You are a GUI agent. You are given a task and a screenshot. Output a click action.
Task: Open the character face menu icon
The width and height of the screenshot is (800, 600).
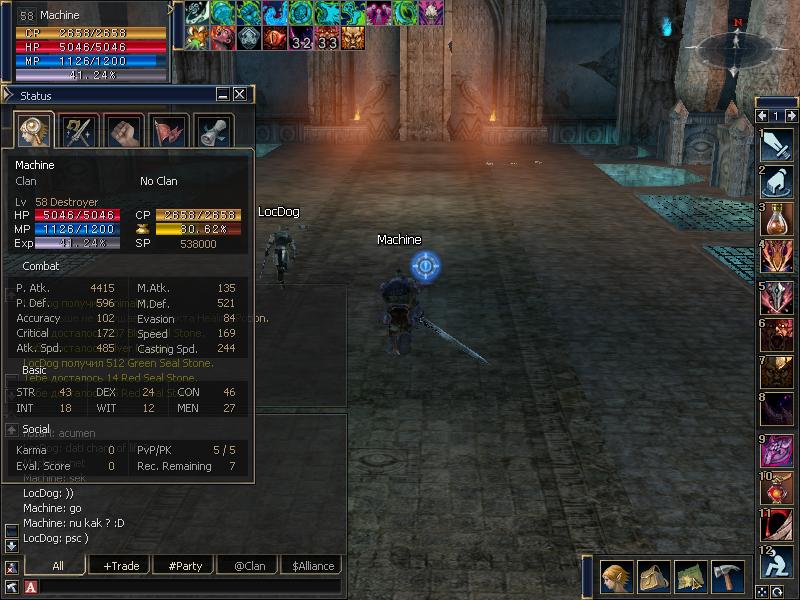(615, 577)
